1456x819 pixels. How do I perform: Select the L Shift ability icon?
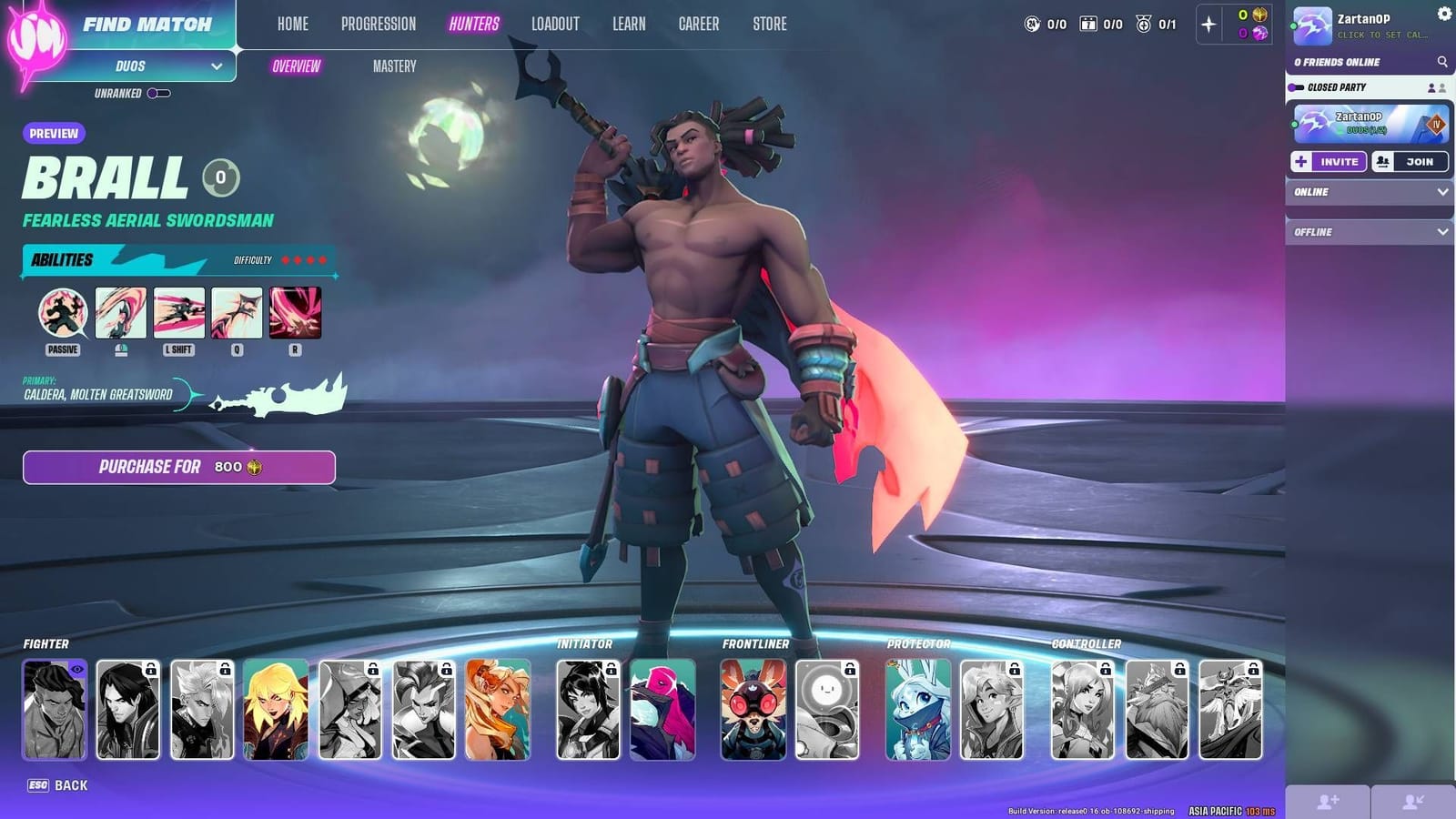click(x=178, y=314)
